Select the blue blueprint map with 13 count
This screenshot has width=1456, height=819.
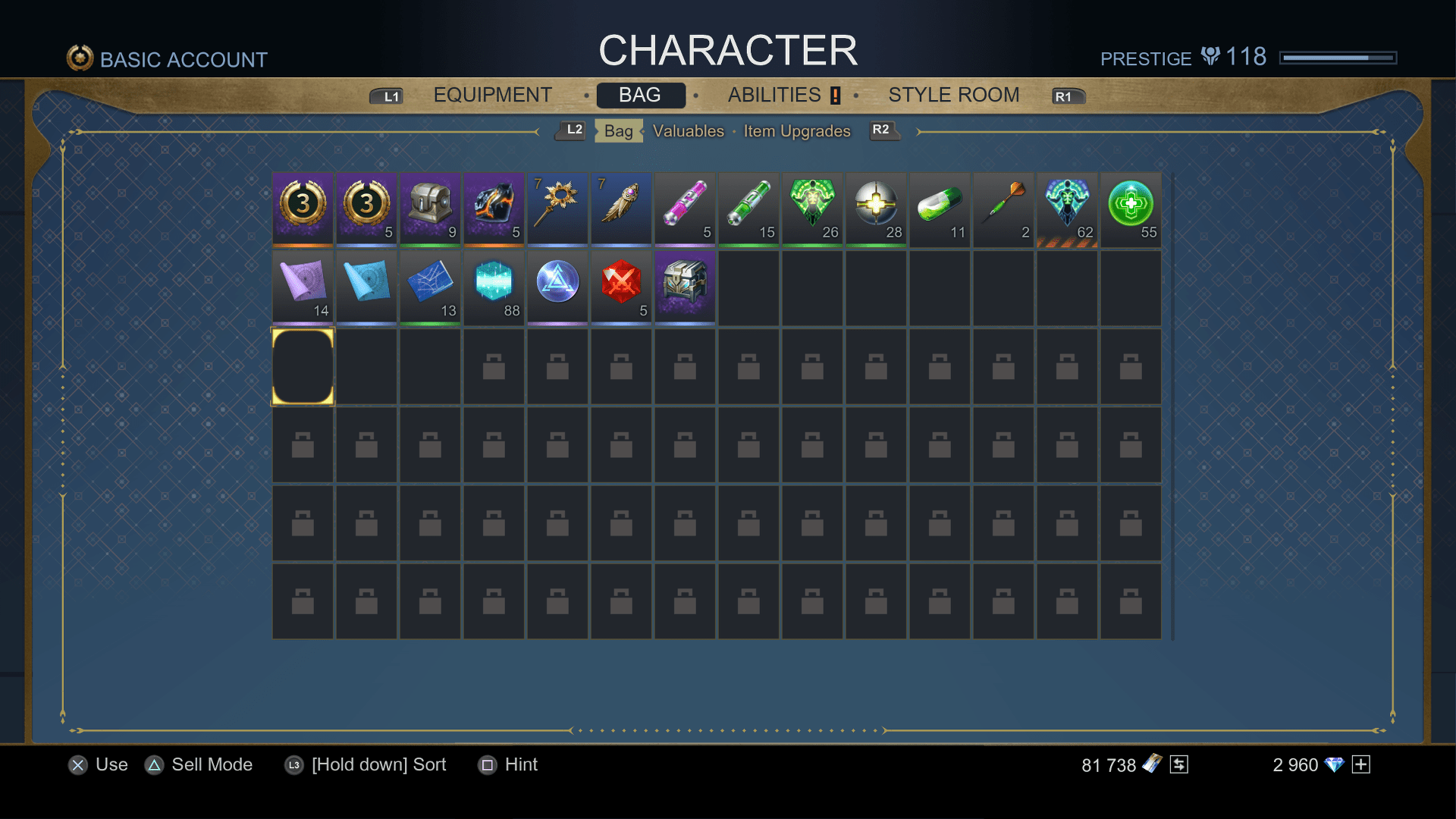click(430, 286)
